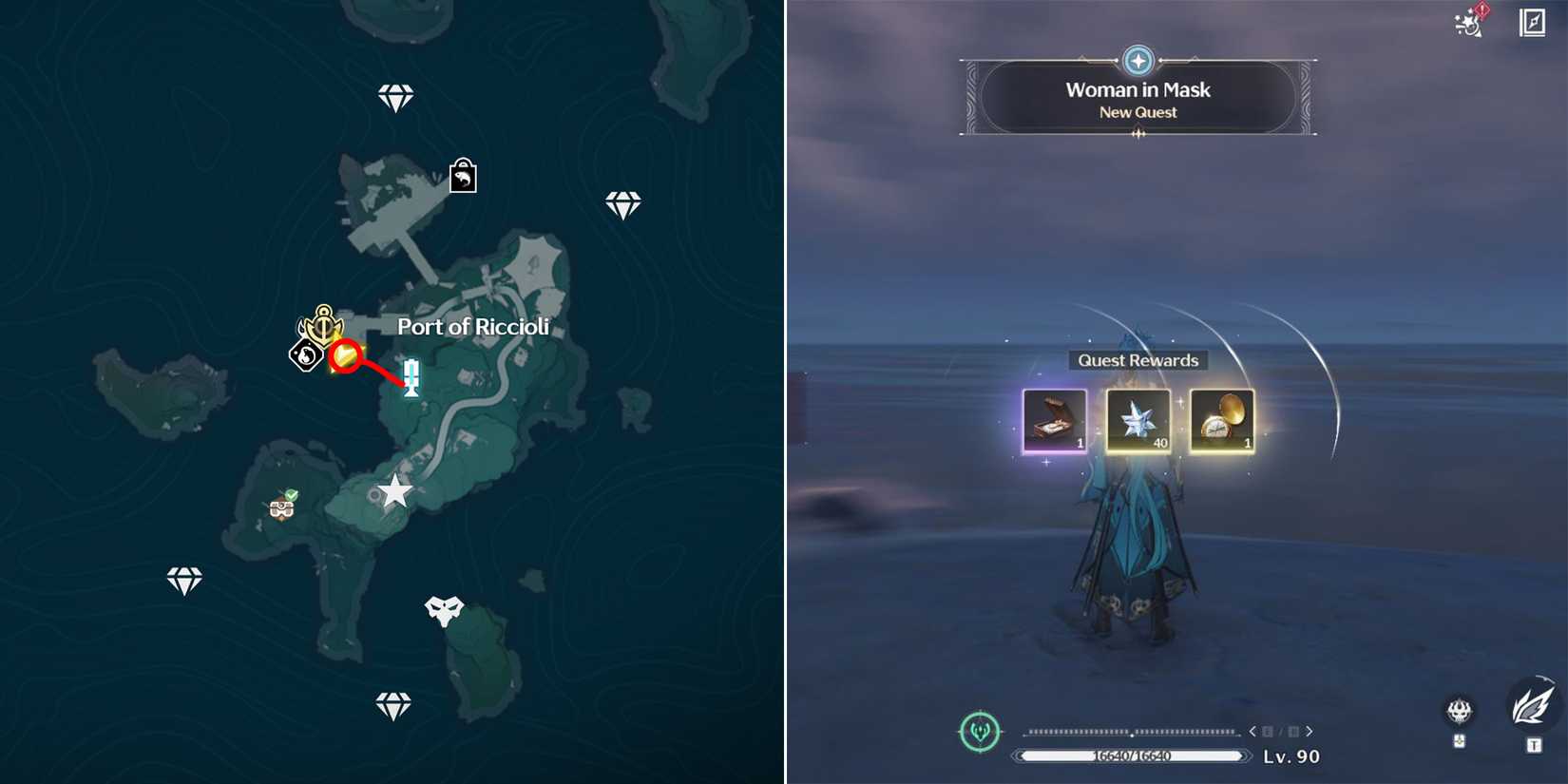
Task: Select the skull boss challenge icon on the map
Action: pos(447,608)
